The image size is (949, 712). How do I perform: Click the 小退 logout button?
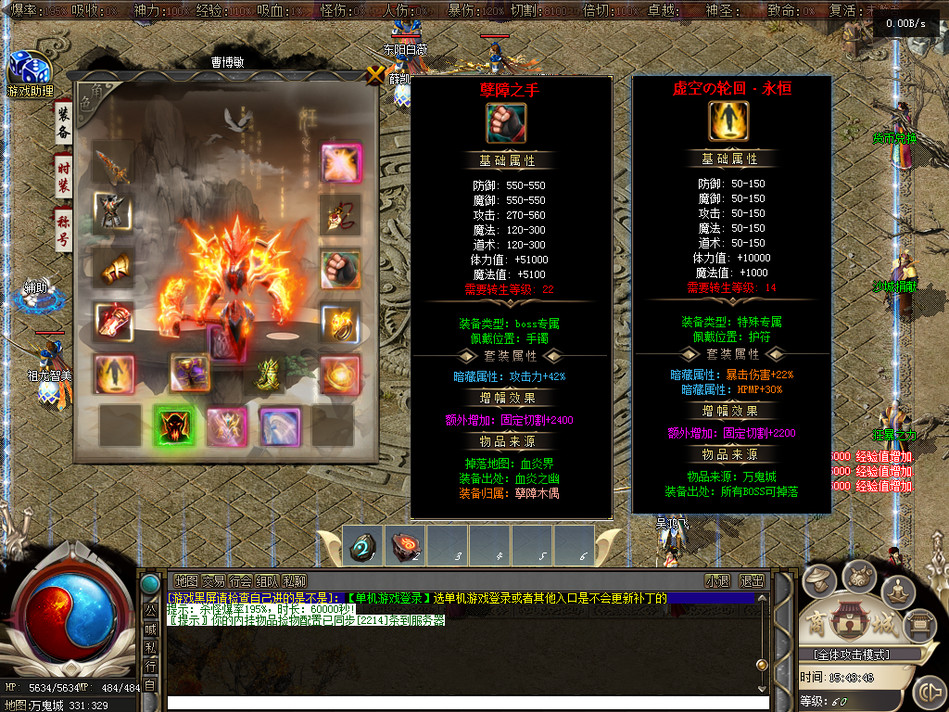coord(717,581)
